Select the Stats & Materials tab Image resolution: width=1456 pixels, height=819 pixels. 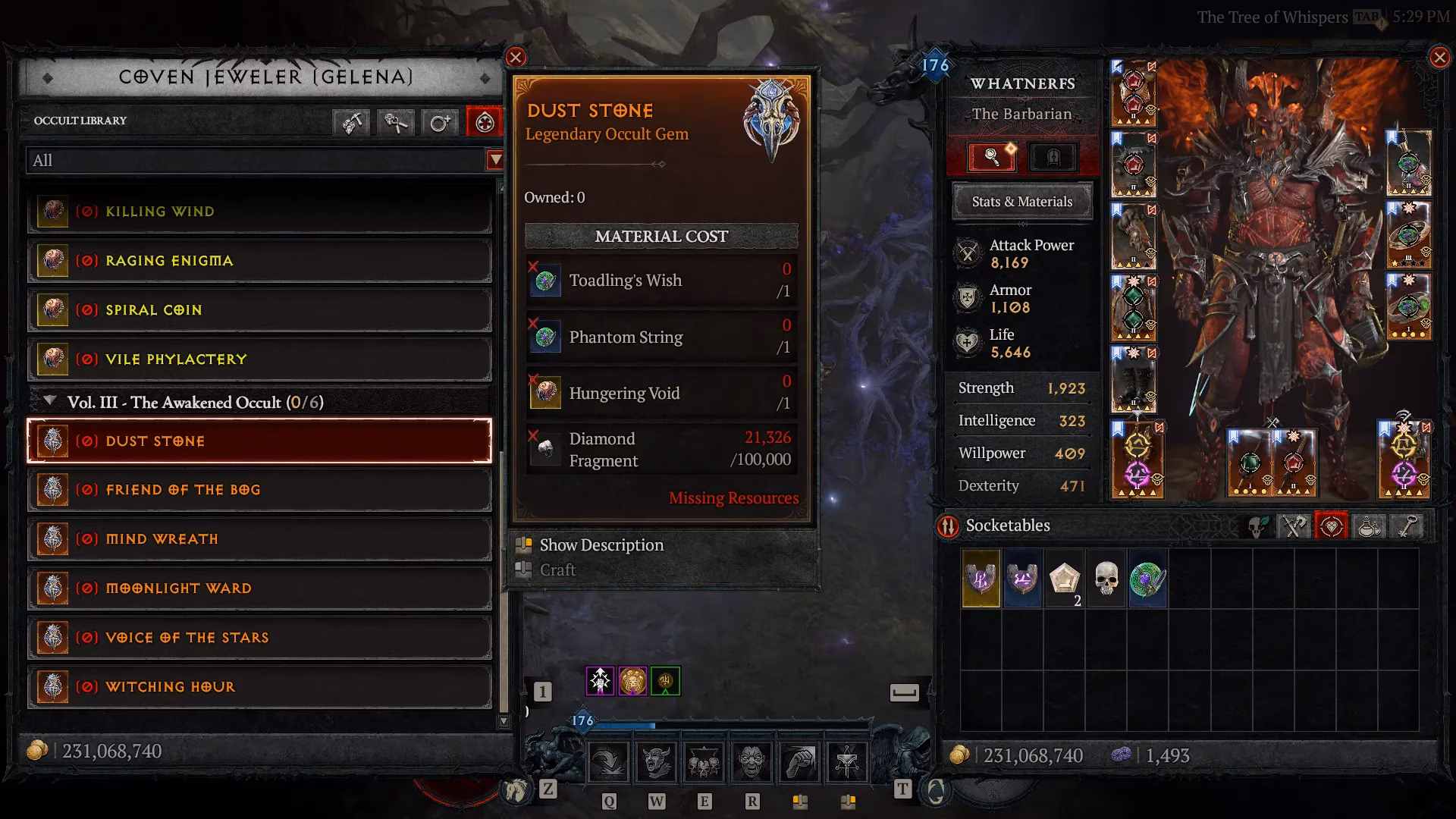coord(1021,201)
